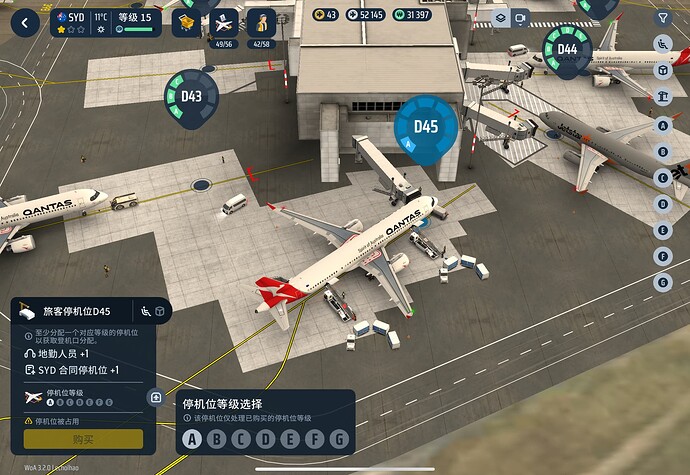
Task: Select stand marker D43
Action: 191,96
